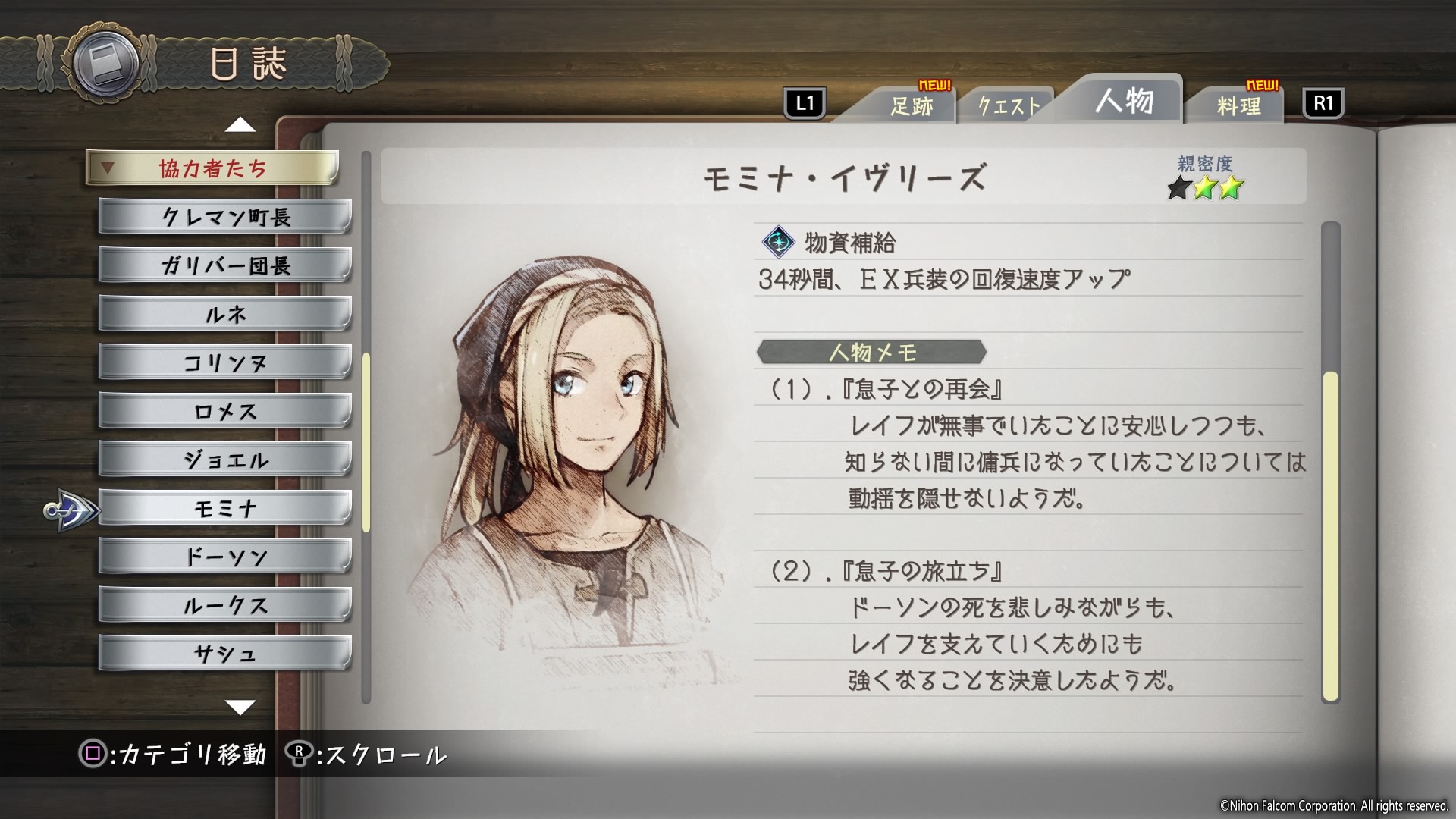The height and width of the screenshot is (819, 1456).
Task: Select the コリンヌ entry
Action: tap(225, 363)
